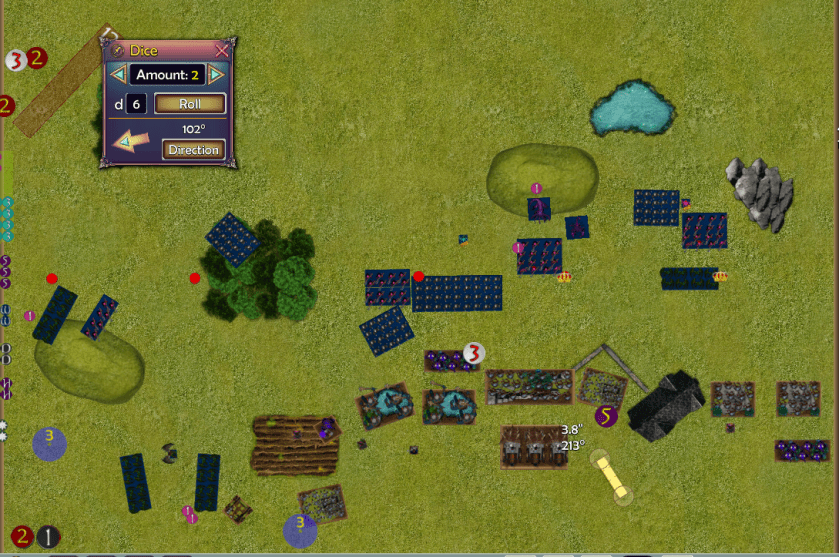Close the Dice window

[222, 50]
